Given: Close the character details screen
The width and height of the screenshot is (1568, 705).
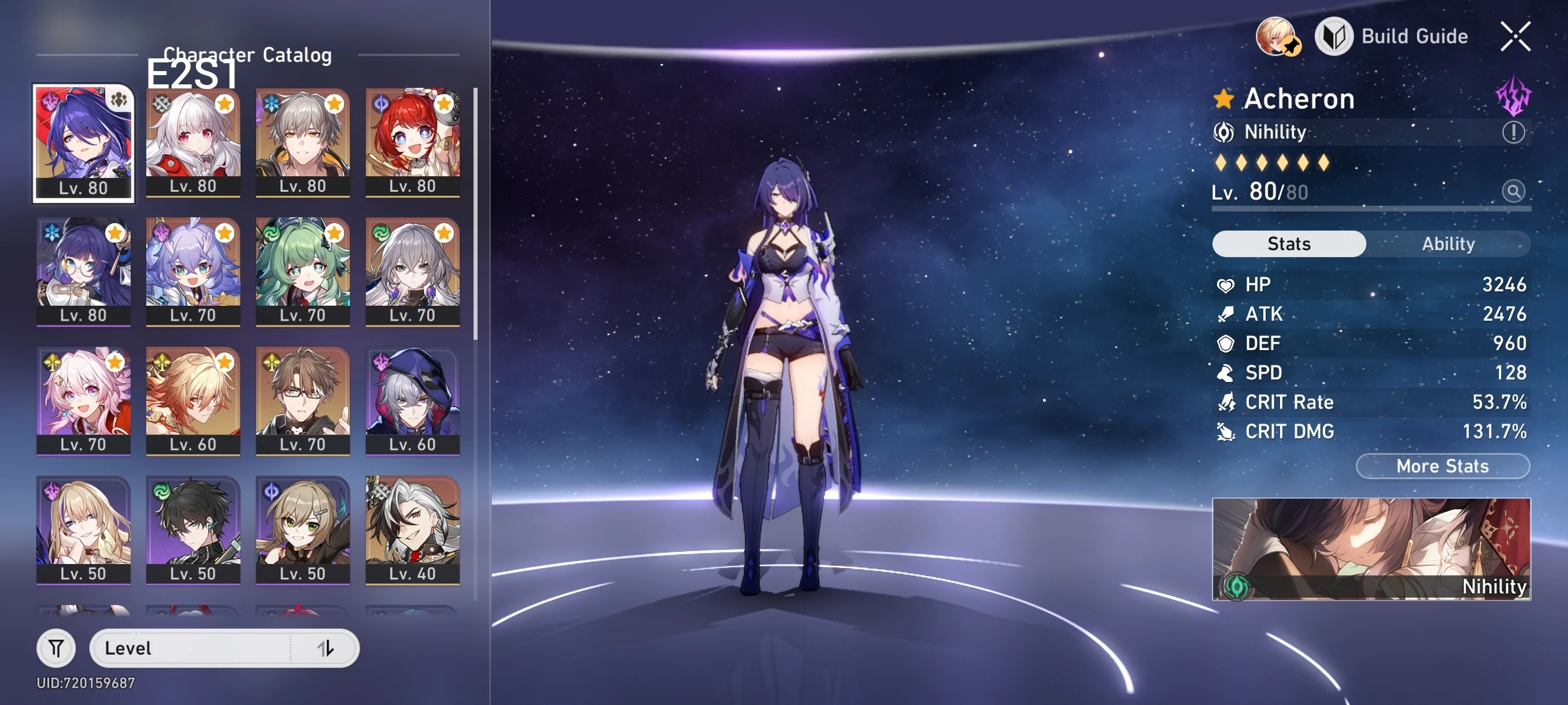Looking at the screenshot, I should 1515,36.
